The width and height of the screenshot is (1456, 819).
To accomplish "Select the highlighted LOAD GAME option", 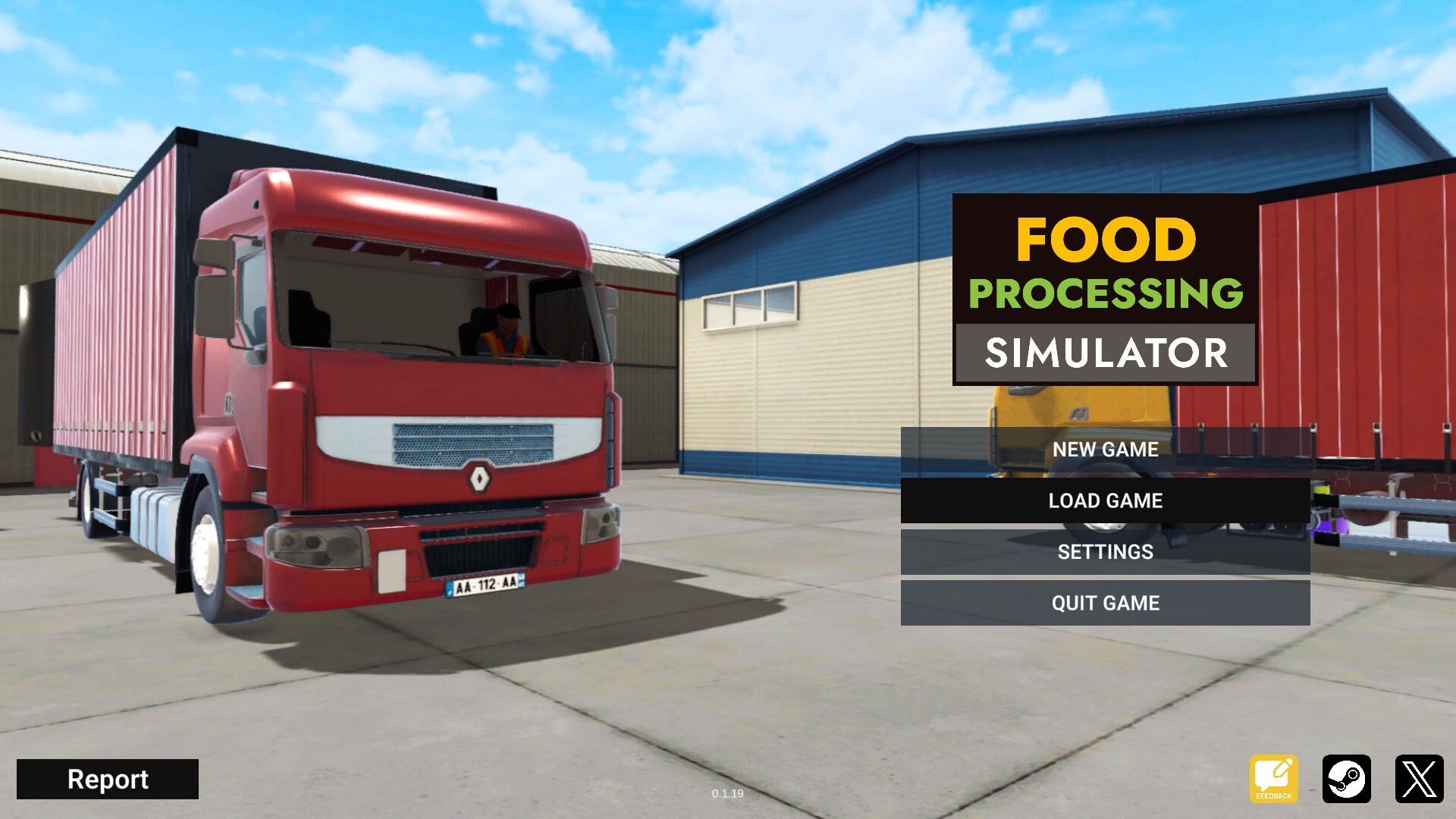I will pyautogui.click(x=1104, y=500).
